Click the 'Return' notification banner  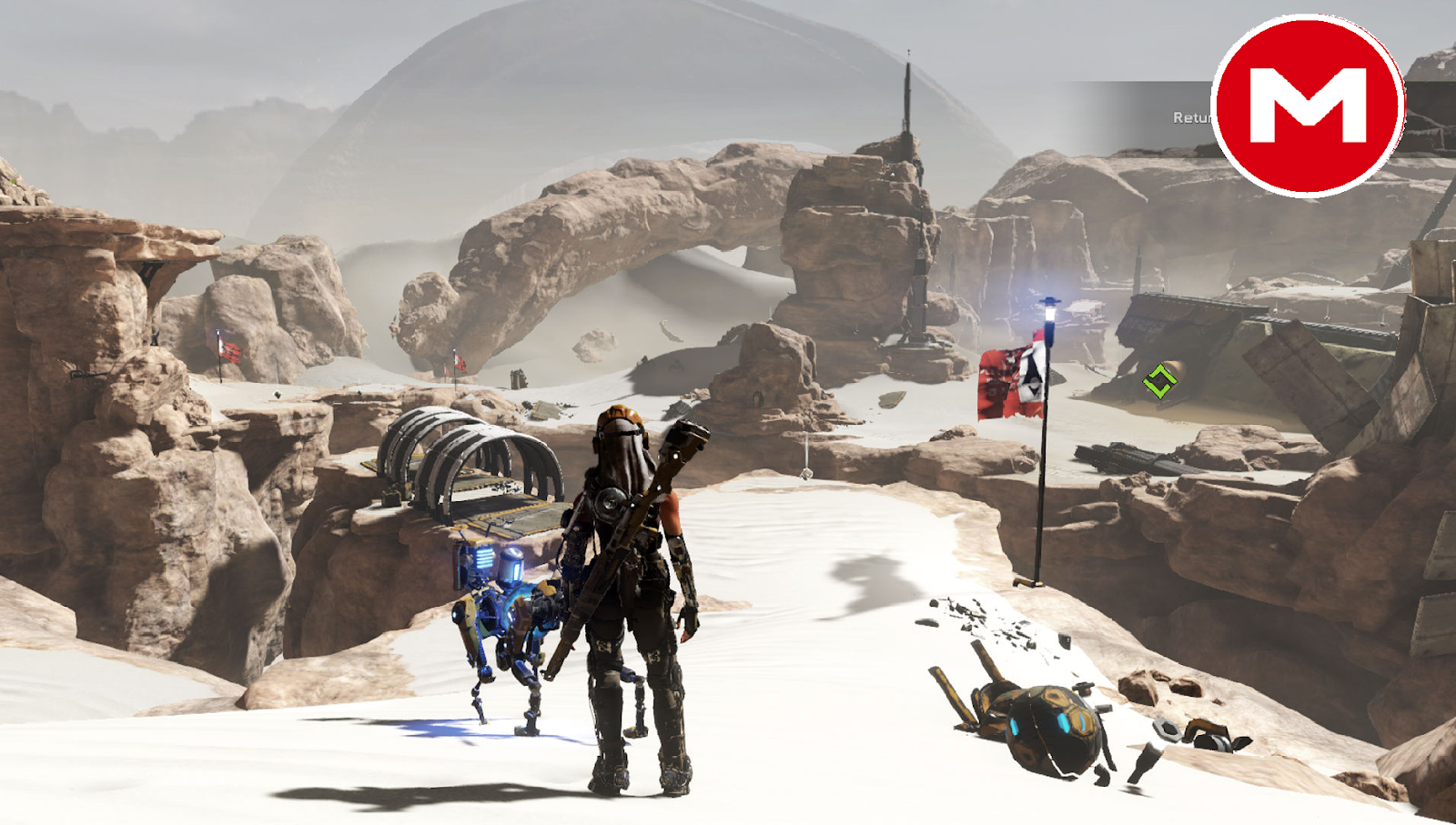(x=1192, y=116)
